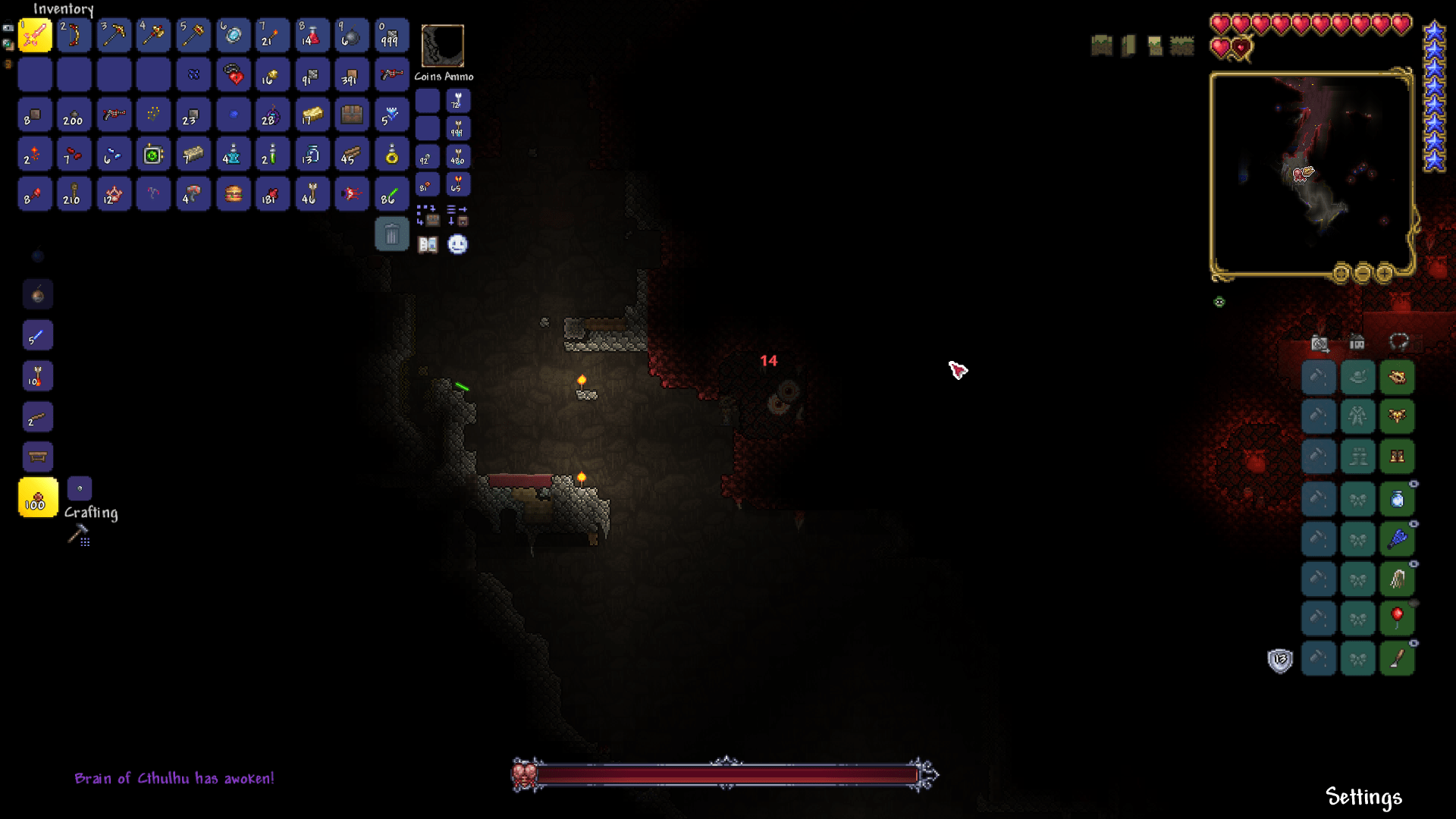Select the gold pickaxe in the hotbar
The image size is (1456, 819).
pyautogui.click(x=114, y=36)
